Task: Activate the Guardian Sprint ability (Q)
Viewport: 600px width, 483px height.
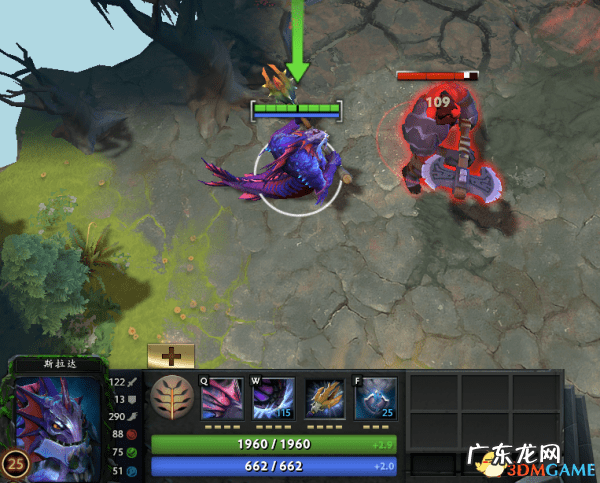Action: [x=222, y=397]
